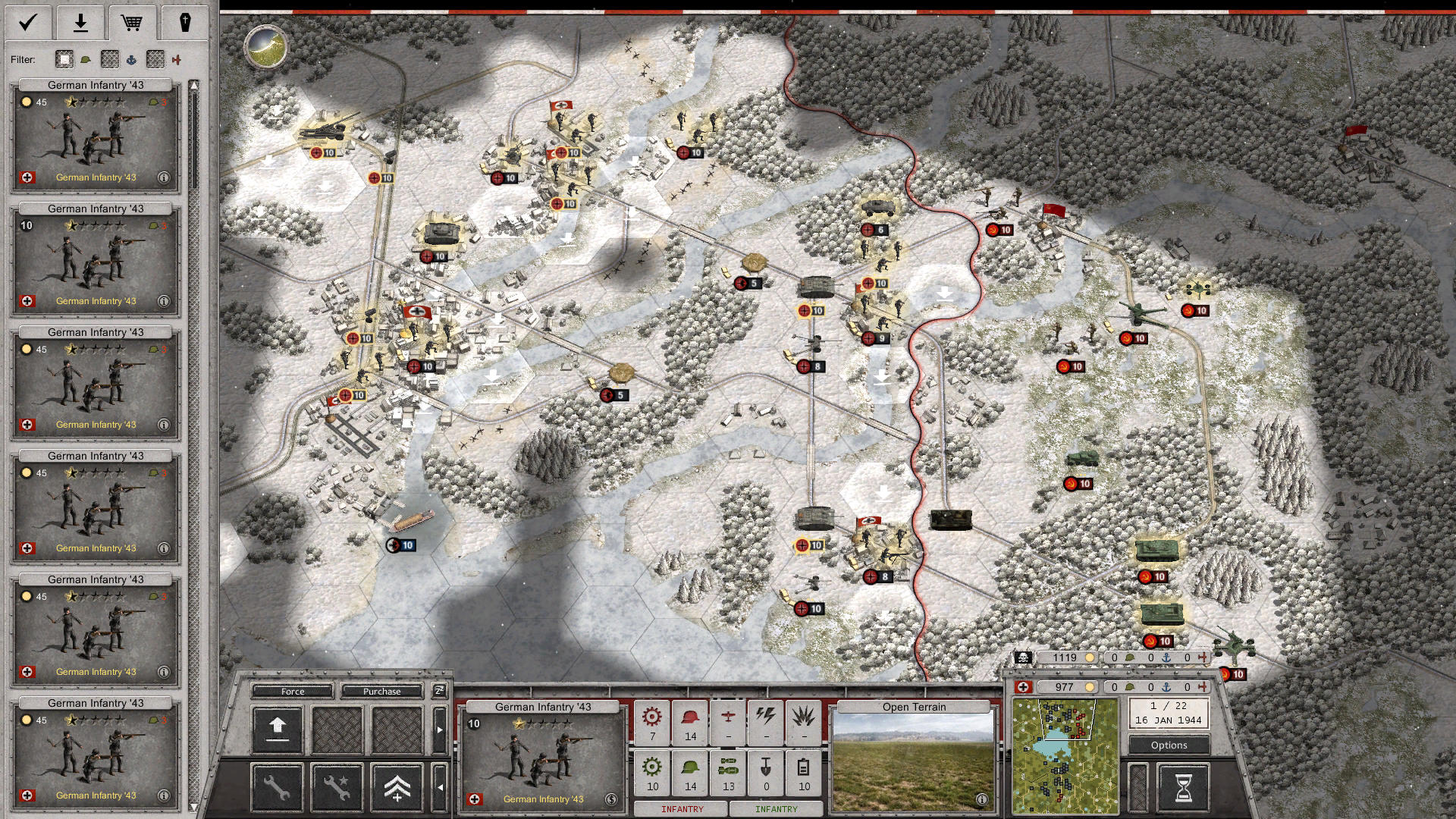Toggle the airplane air units filter
The width and height of the screenshot is (1456, 819).
coord(176,59)
